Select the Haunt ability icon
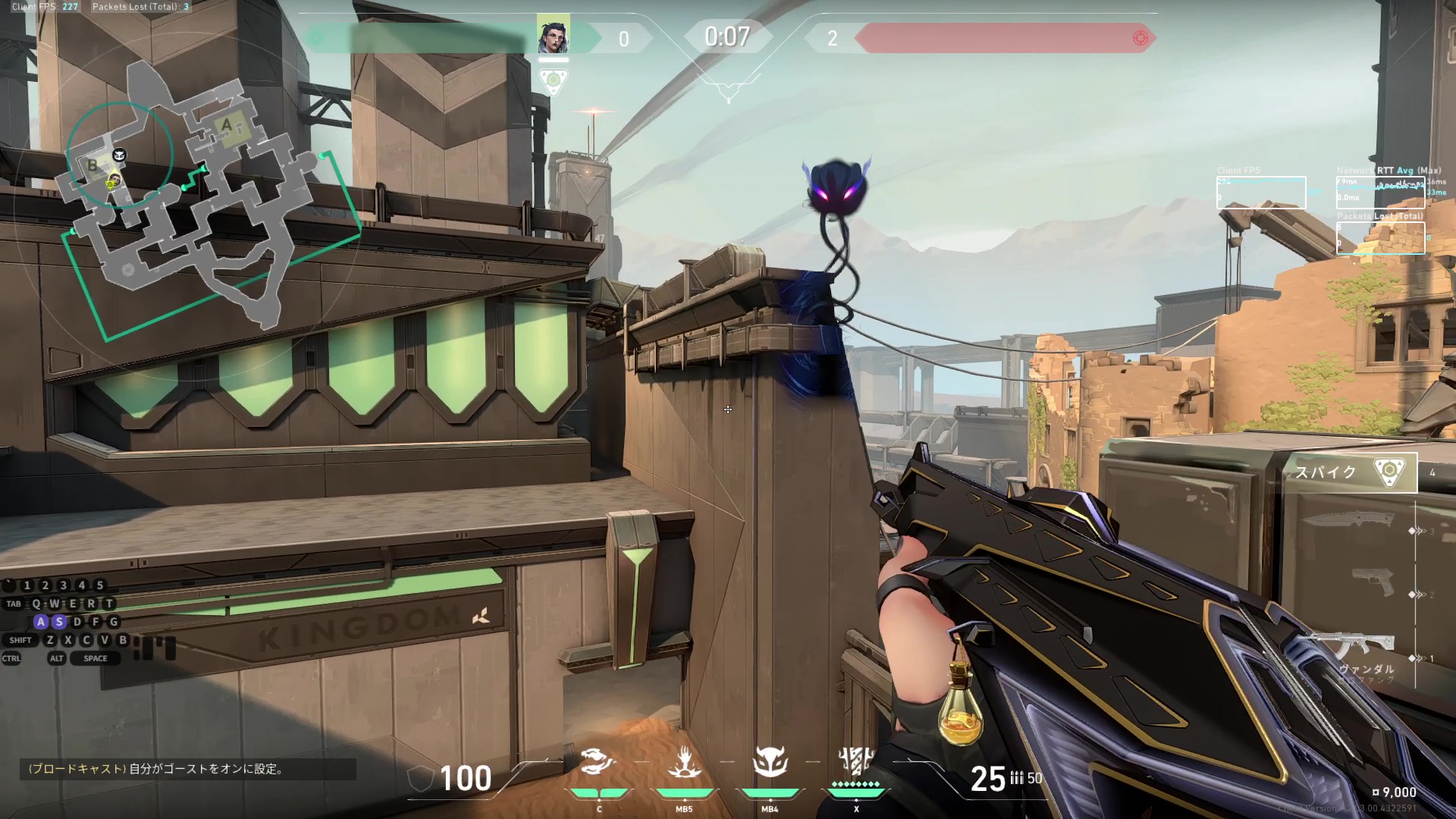 click(x=770, y=762)
